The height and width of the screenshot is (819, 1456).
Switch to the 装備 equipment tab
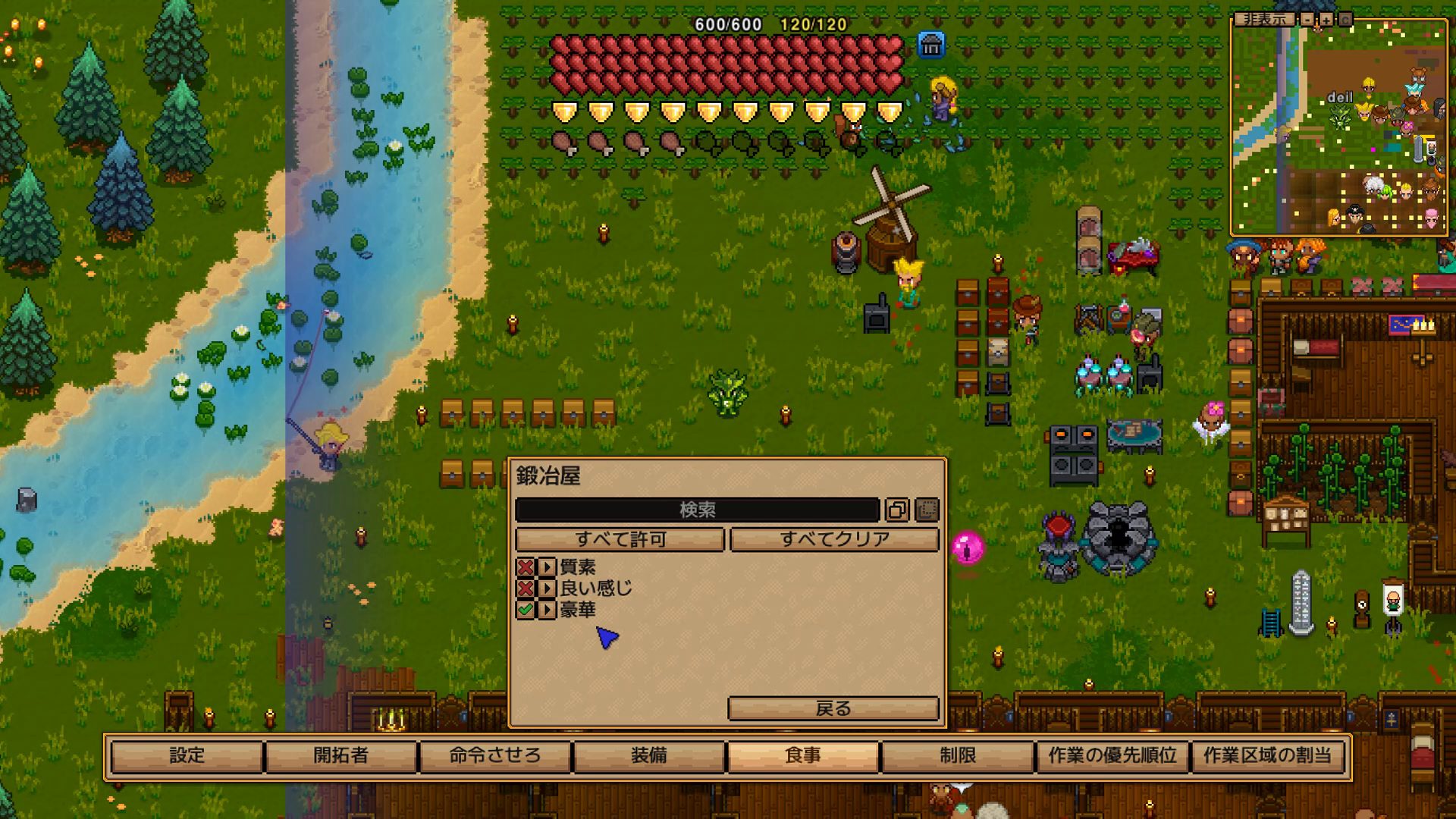click(x=649, y=755)
